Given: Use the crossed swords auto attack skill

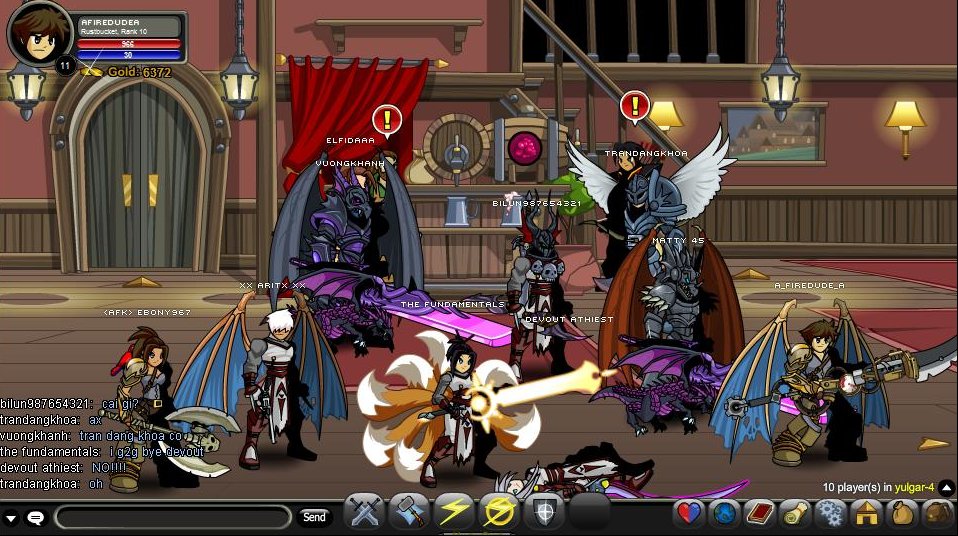Looking at the screenshot, I should (x=364, y=512).
